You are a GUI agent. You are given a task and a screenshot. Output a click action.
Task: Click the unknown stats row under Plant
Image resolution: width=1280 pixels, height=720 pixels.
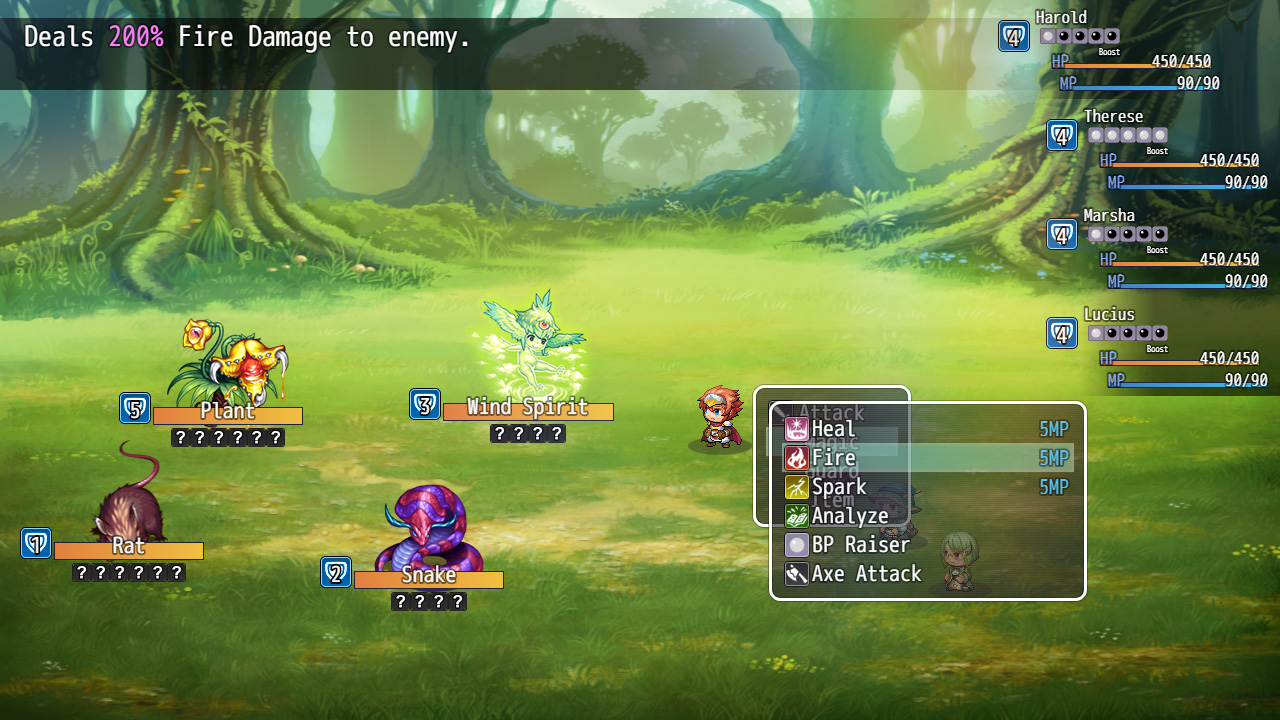(x=227, y=436)
